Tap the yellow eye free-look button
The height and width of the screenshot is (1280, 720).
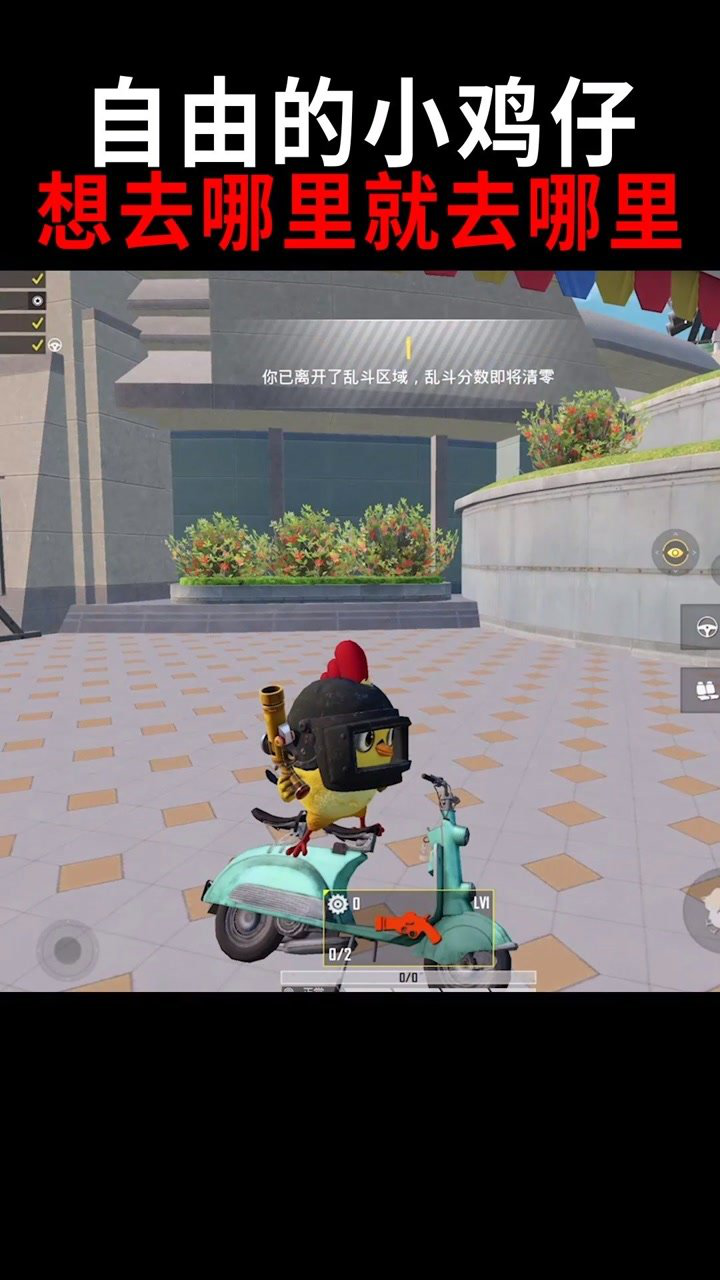675,552
